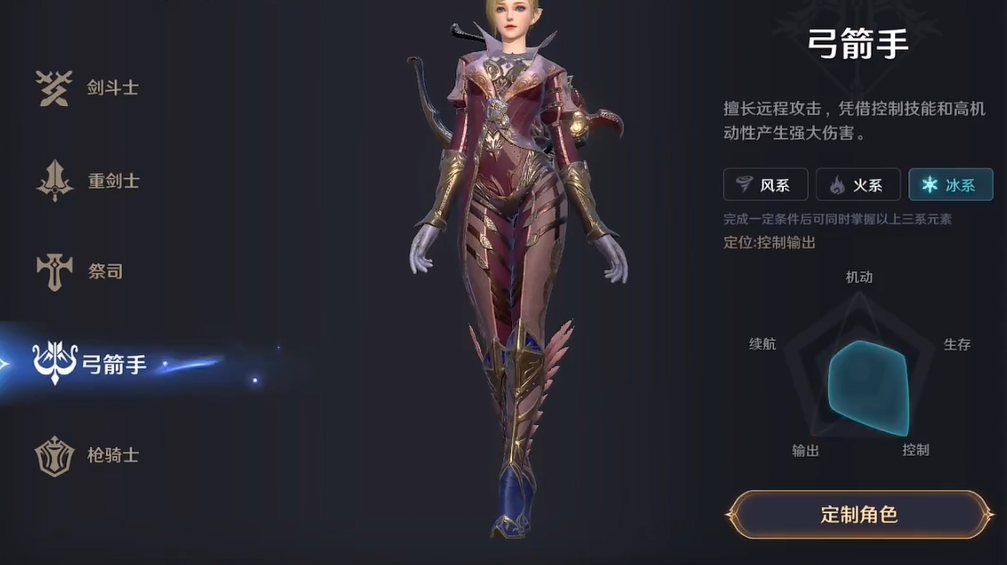This screenshot has height=565, width=1007.
Task: Select the highlighted 弓箭手 class
Action: [x=93, y=364]
